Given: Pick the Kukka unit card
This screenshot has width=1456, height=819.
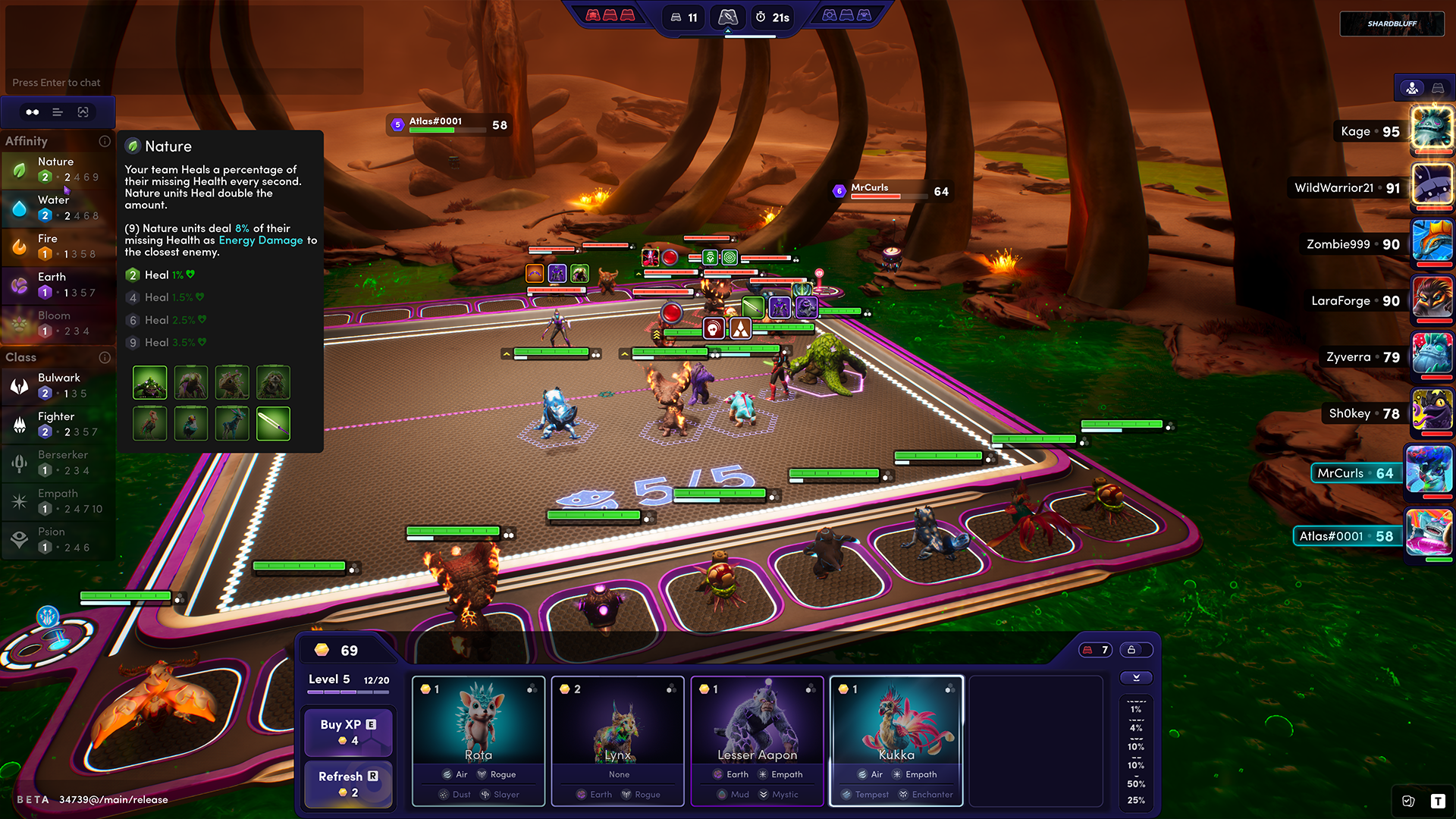Looking at the screenshot, I should pyautogui.click(x=896, y=740).
